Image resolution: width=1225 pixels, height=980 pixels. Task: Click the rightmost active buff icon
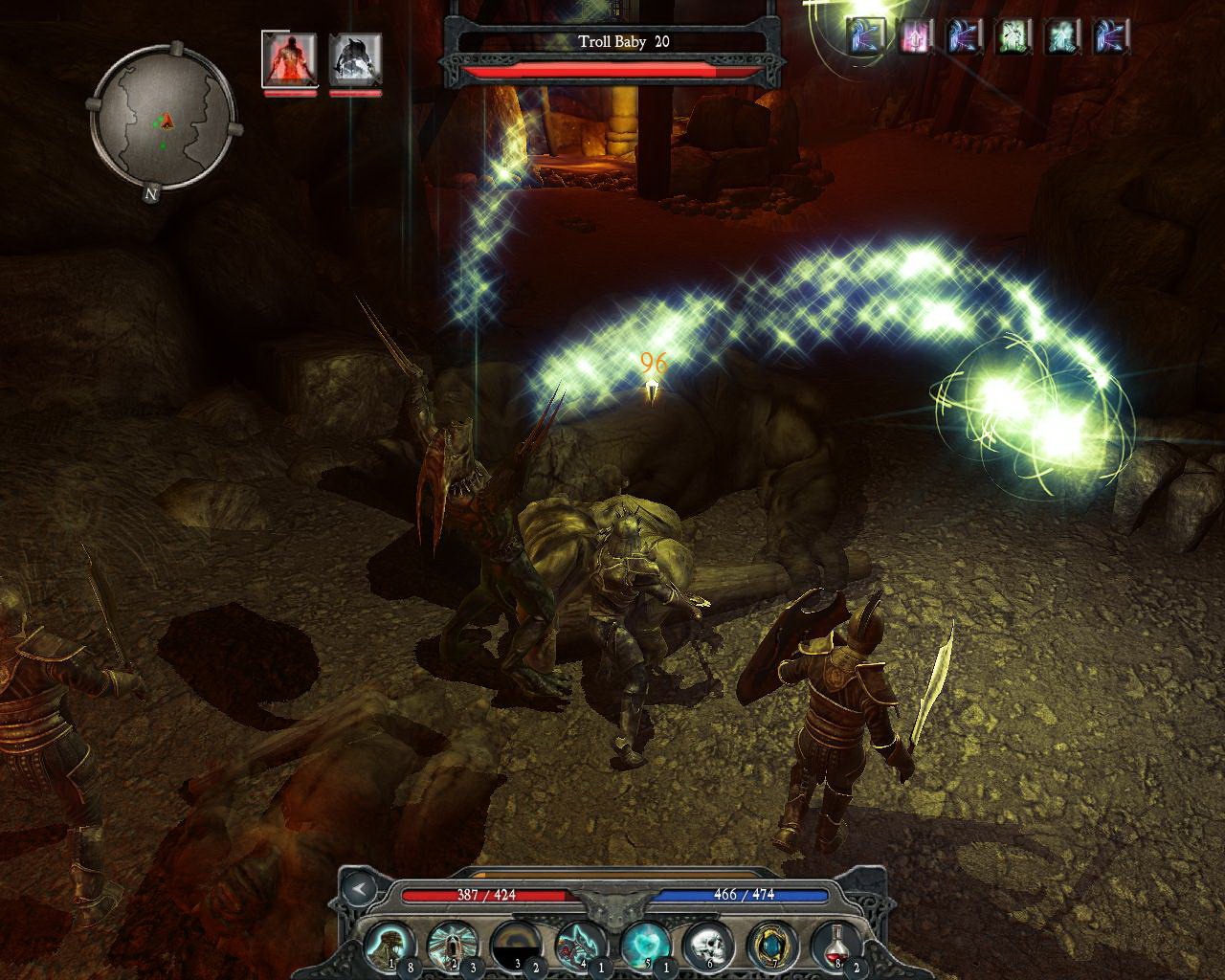(x=1110, y=36)
